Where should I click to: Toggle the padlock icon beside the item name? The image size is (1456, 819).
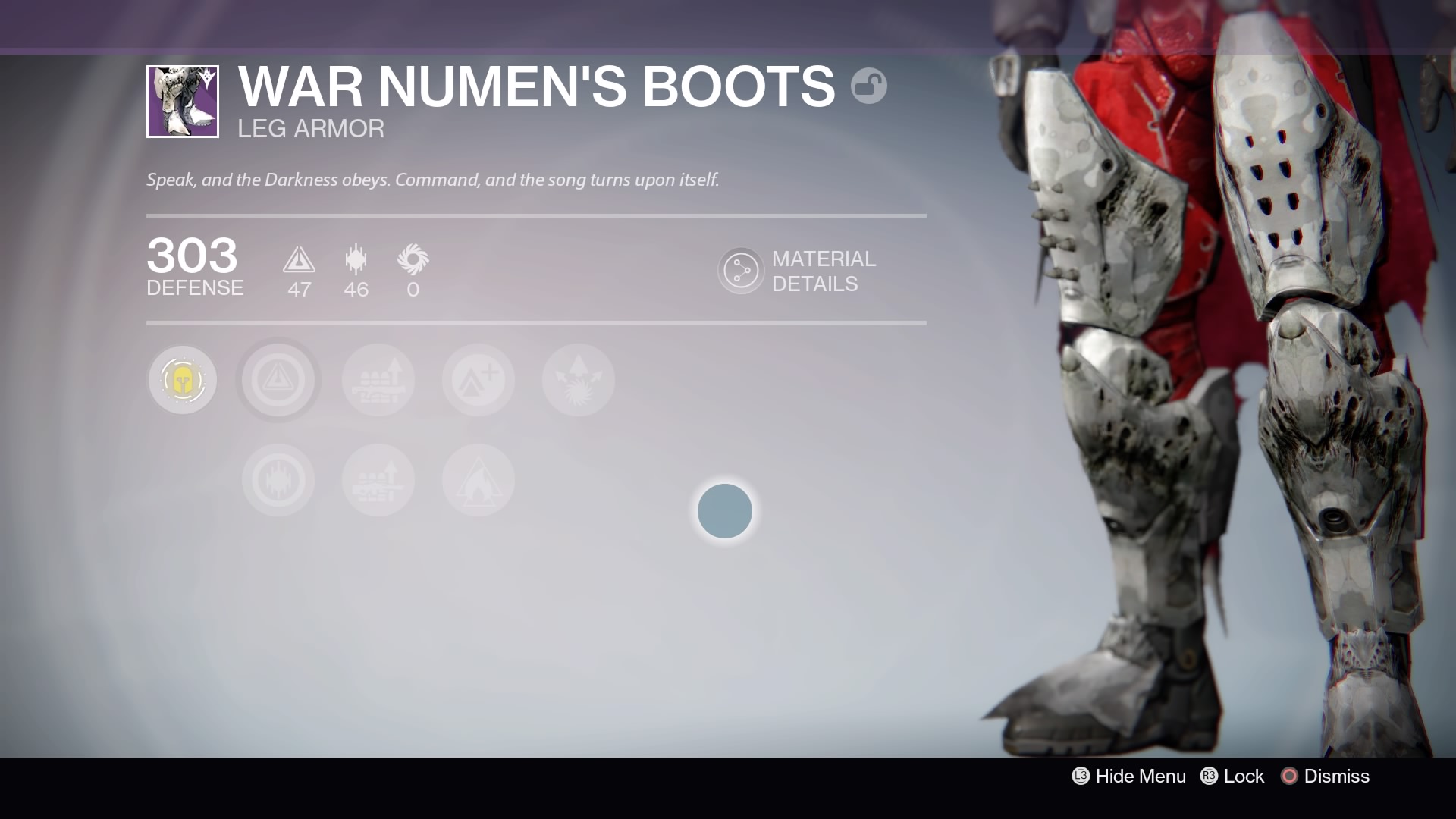[x=869, y=86]
